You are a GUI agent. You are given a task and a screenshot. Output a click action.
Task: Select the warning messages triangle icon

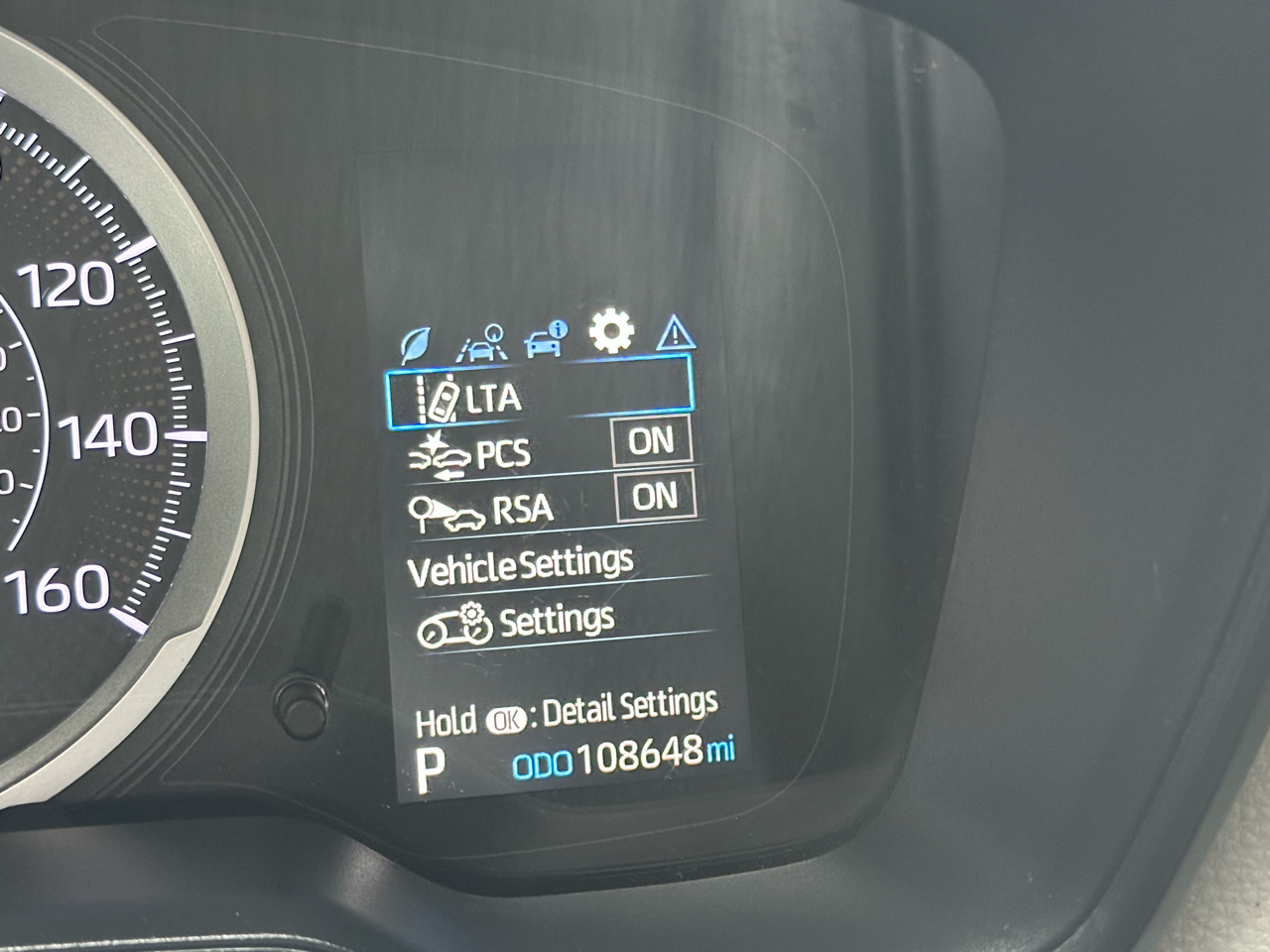(676, 335)
